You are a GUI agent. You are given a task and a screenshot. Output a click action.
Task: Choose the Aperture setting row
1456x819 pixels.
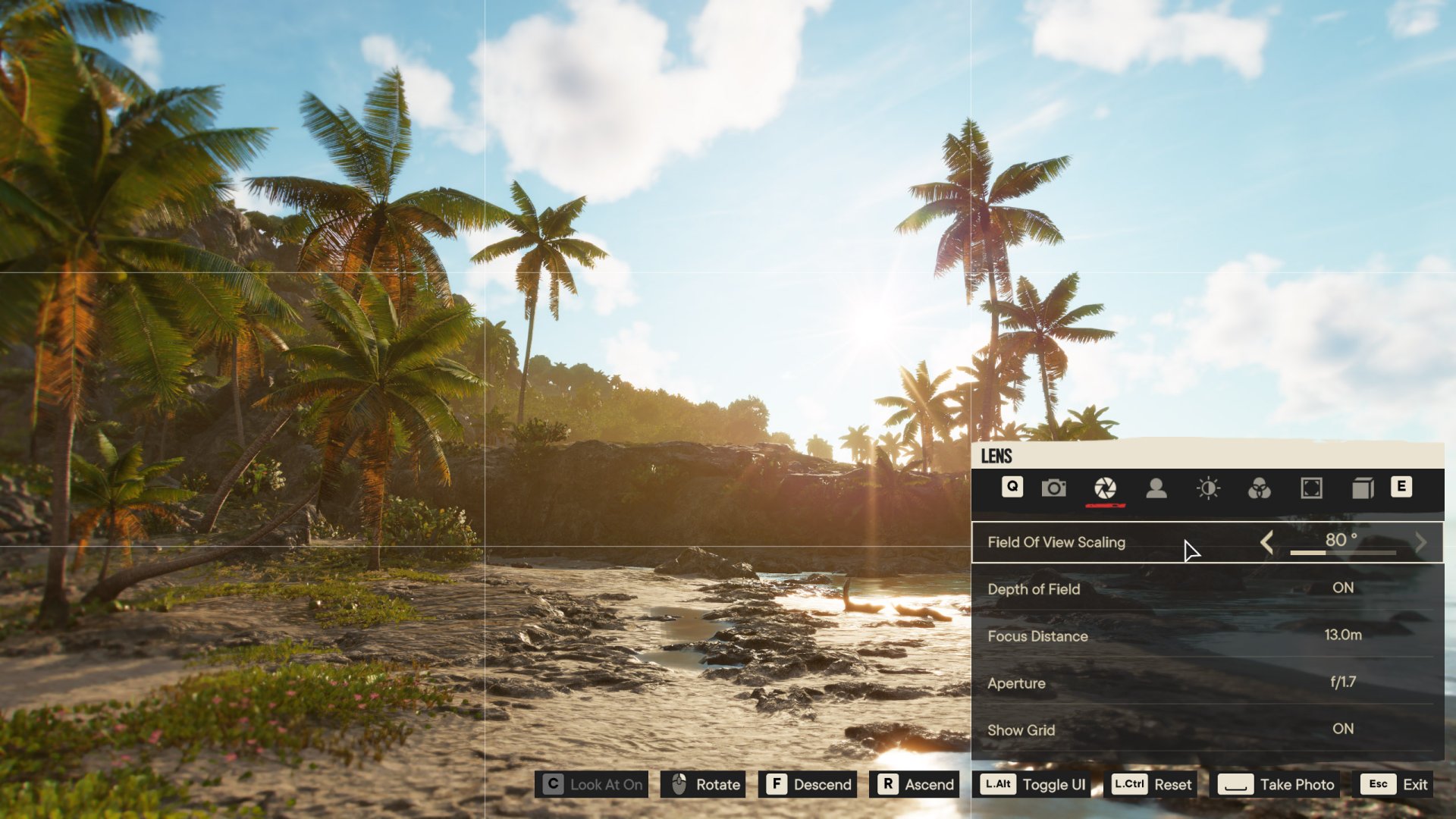pyautogui.click(x=1207, y=682)
